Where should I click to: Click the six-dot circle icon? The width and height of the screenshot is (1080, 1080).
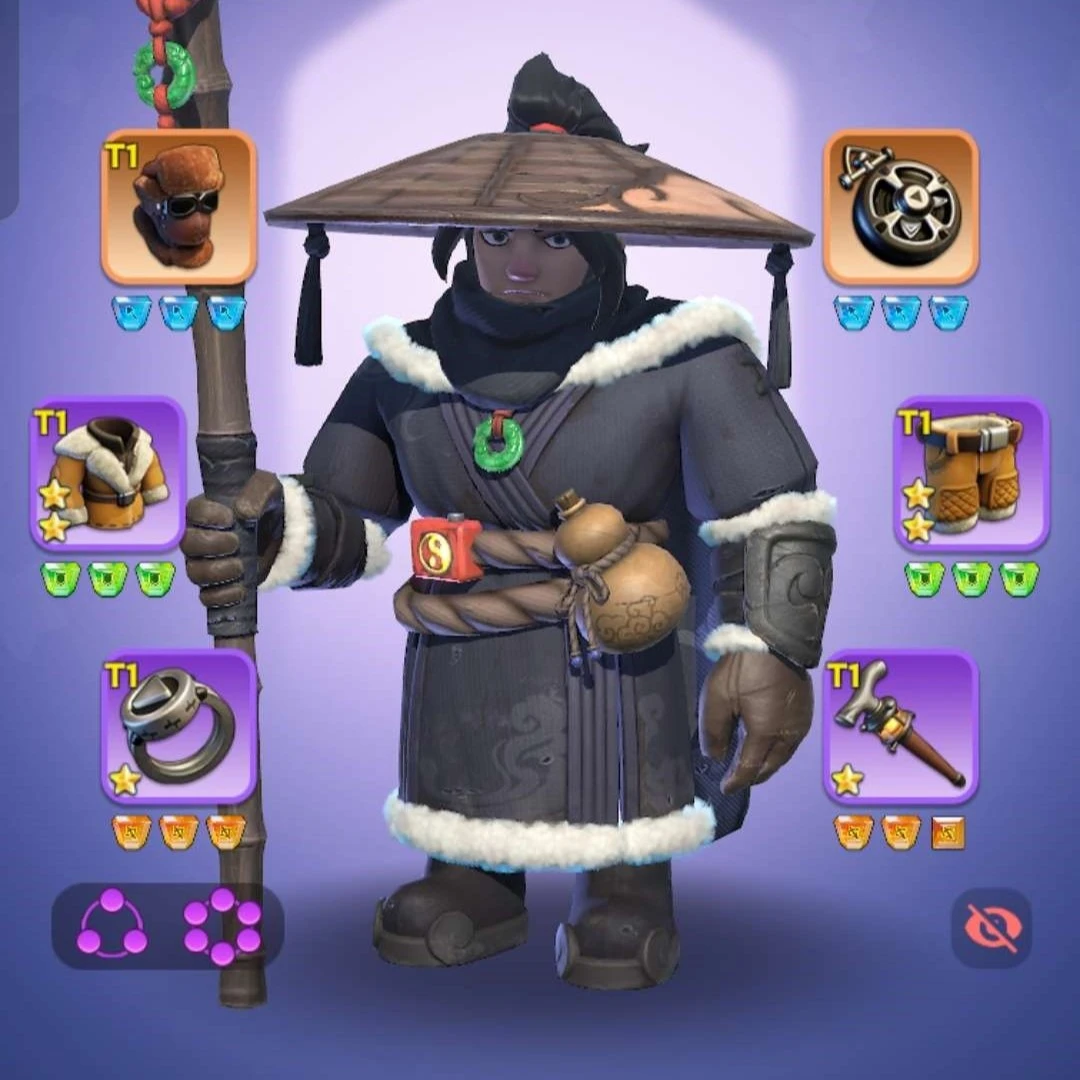[x=222, y=926]
